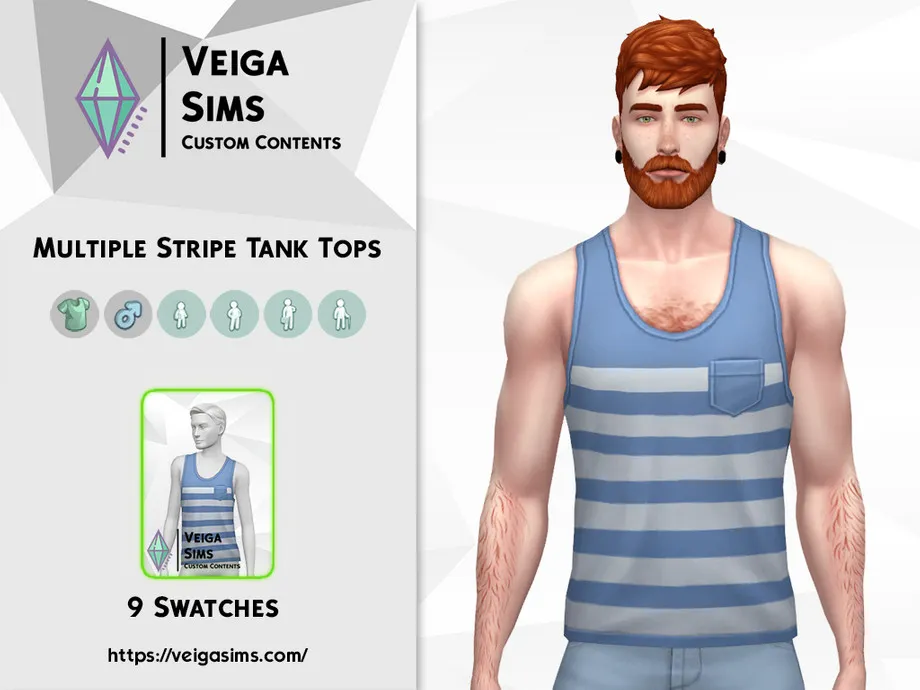The height and width of the screenshot is (690, 920).
Task: Select the adult age icon holding a briefcase
Action: (288, 314)
